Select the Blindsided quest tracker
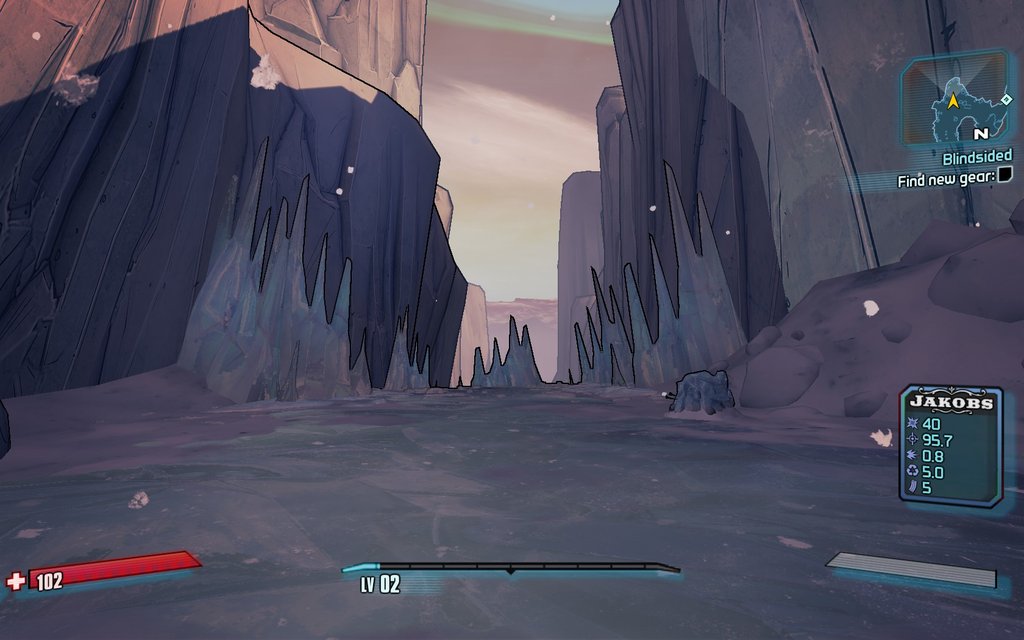The width and height of the screenshot is (1024, 640). 976,157
